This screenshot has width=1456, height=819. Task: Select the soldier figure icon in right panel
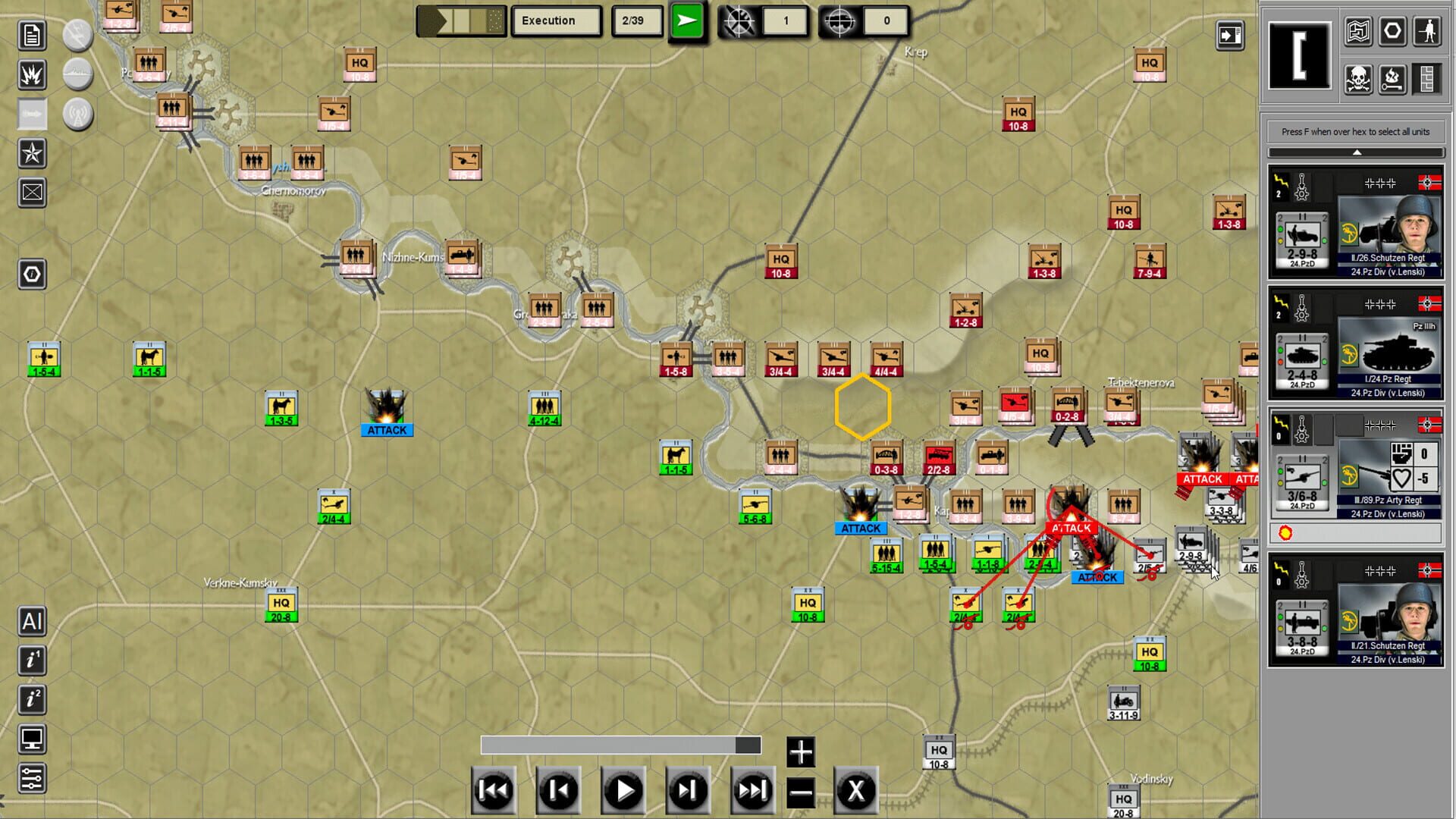[x=1429, y=32]
